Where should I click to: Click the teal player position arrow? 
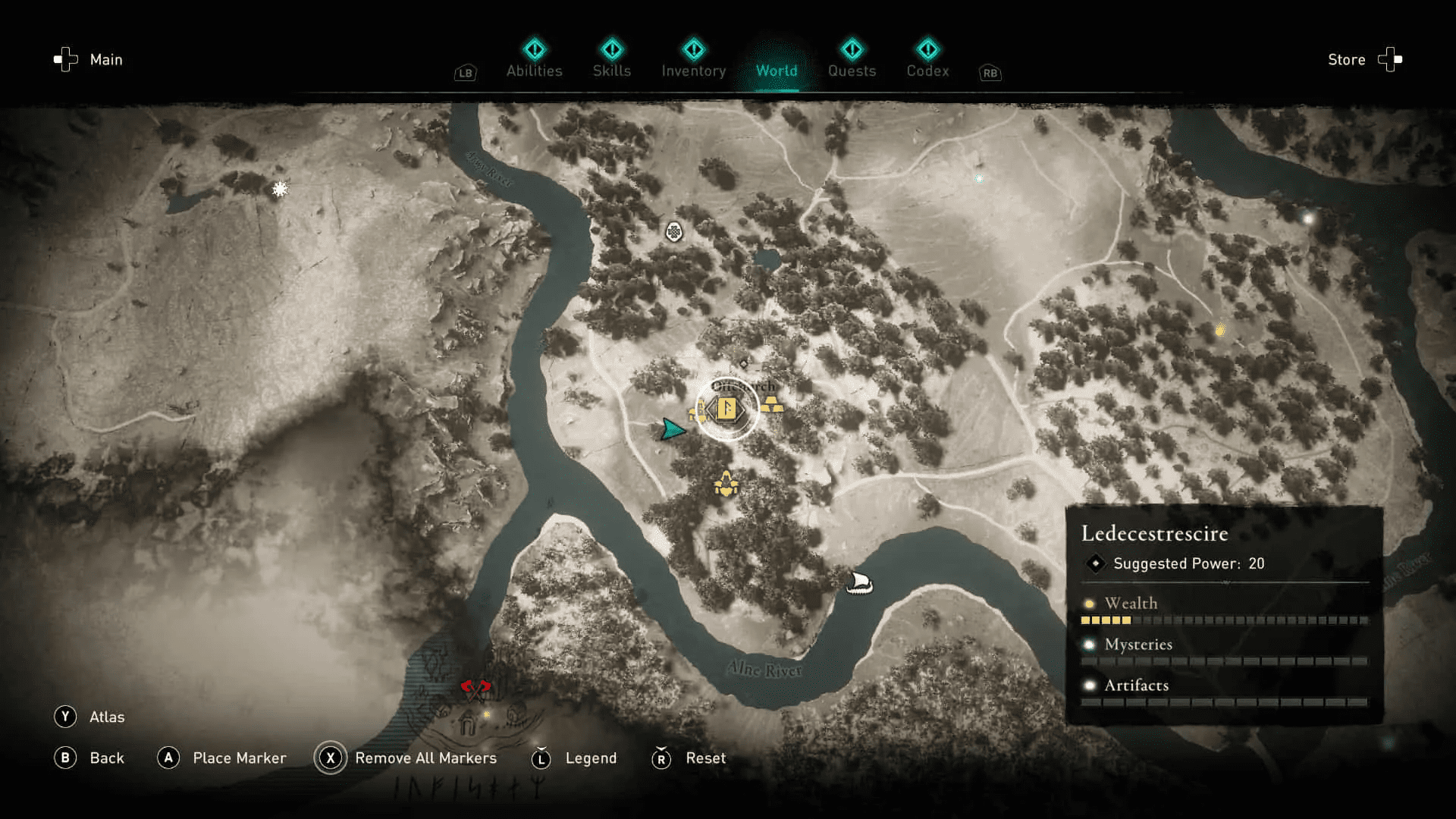(x=672, y=430)
